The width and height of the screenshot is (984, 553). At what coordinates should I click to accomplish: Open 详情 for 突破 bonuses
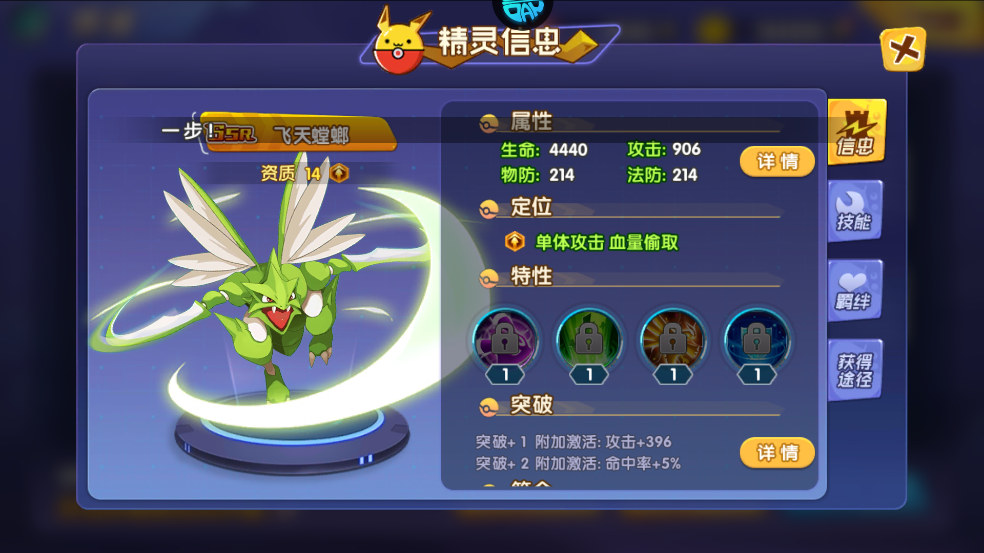(777, 453)
